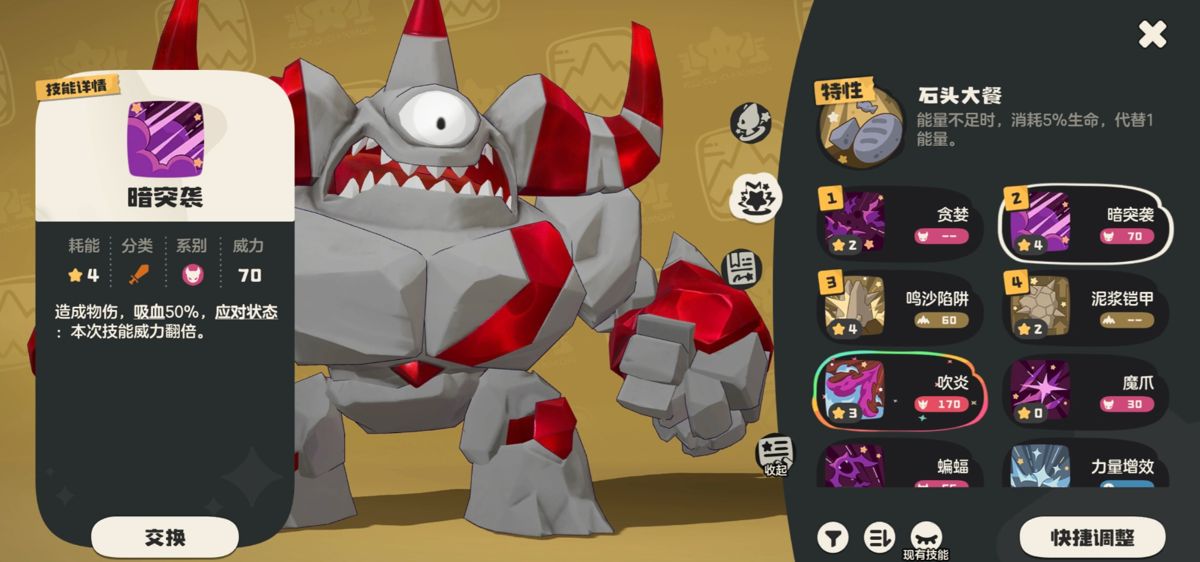The image size is (1200, 562).
Task: Open the skill filter funnel button
Action: point(832,537)
